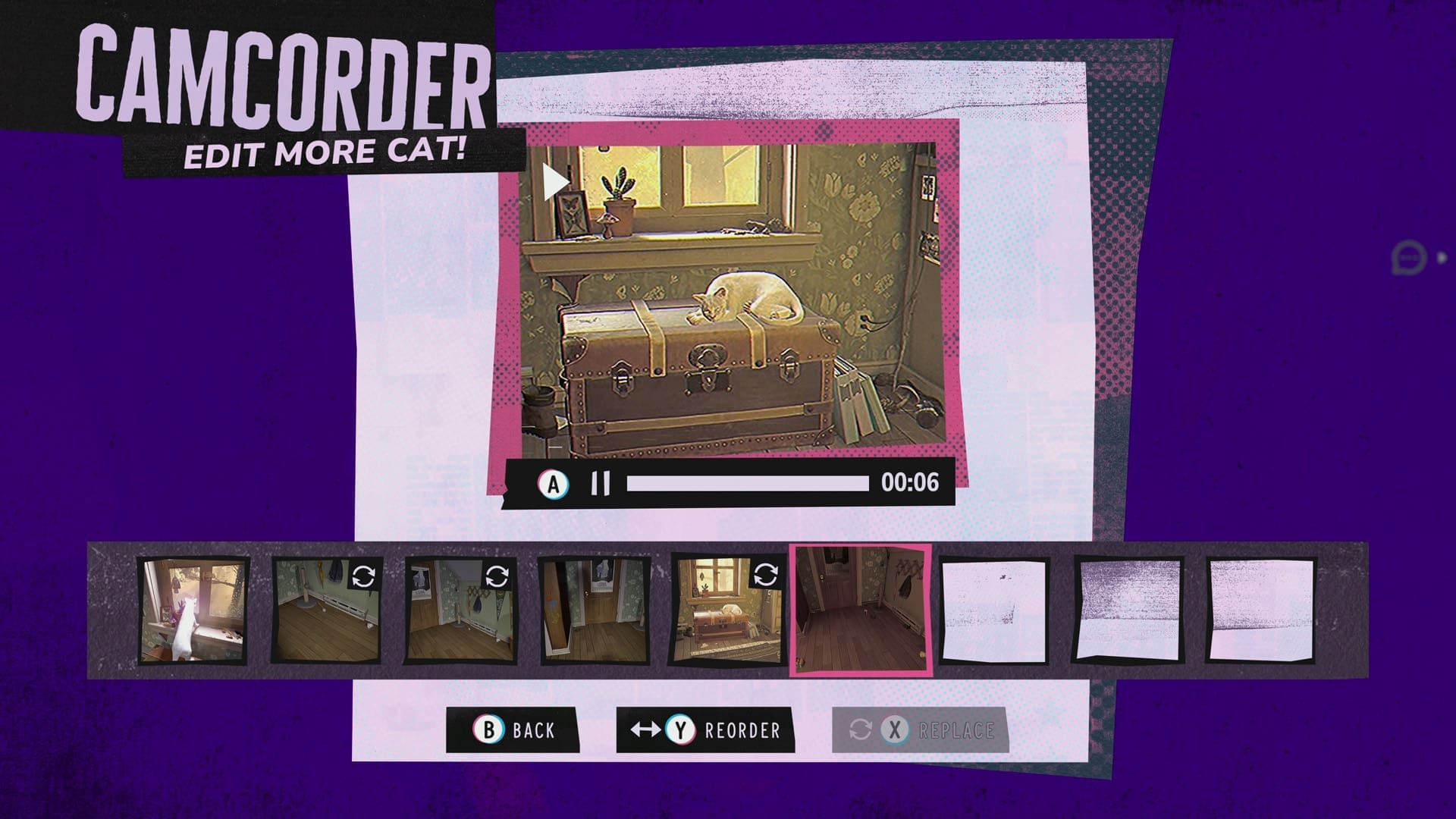Click the replace arrows icon on the third clip
Screen dimensions: 1456x819
(498, 576)
